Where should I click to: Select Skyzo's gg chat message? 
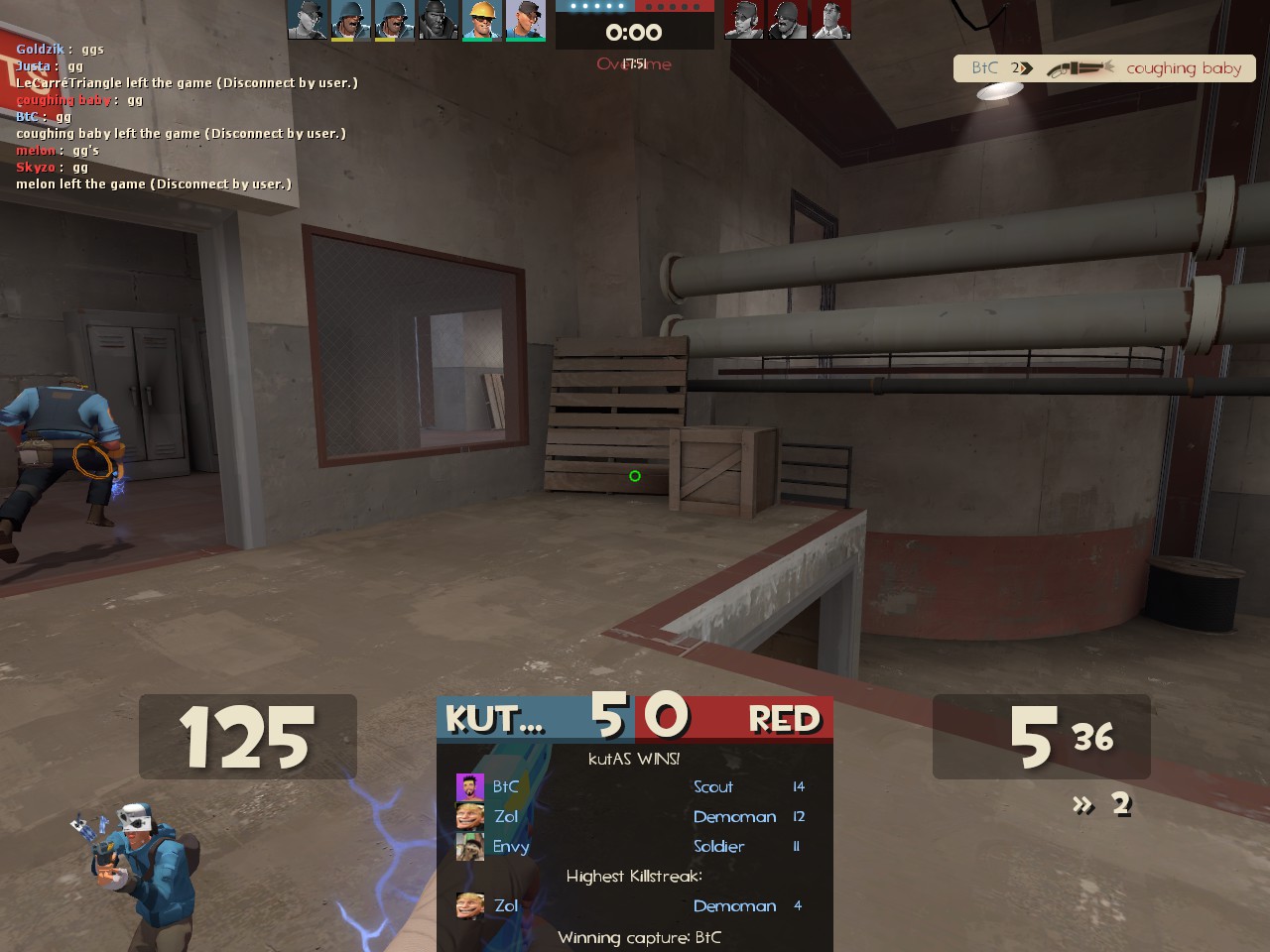[x=52, y=167]
